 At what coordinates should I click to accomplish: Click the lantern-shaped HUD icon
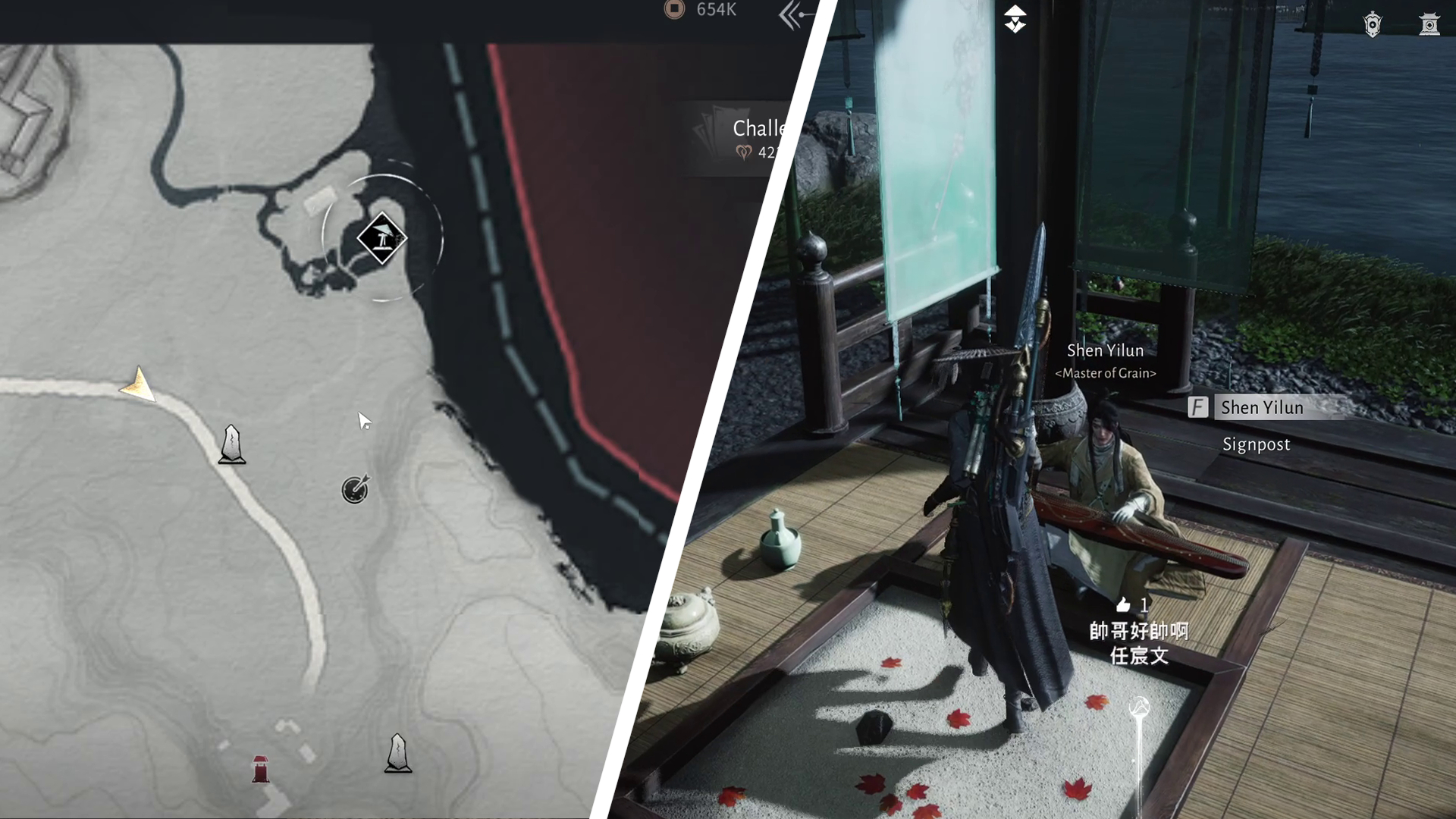tap(1373, 24)
